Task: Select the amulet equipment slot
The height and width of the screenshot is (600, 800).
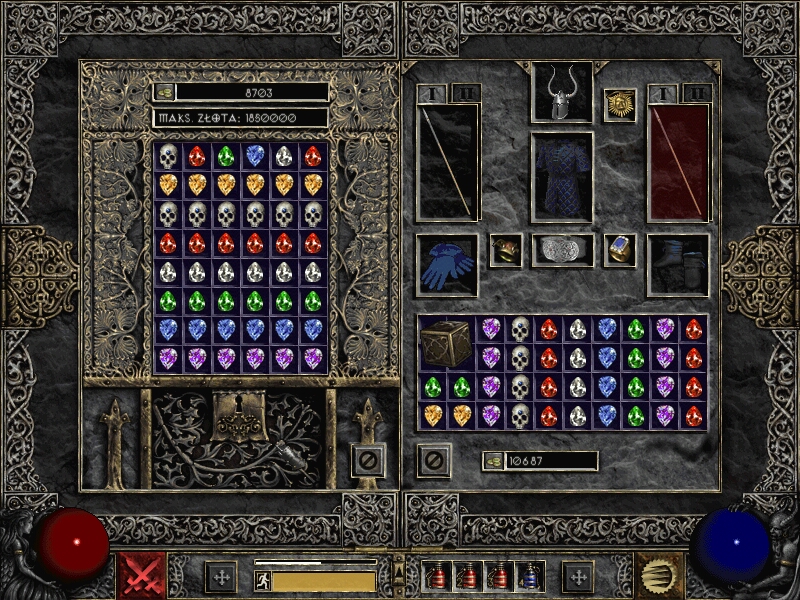Action: point(620,105)
